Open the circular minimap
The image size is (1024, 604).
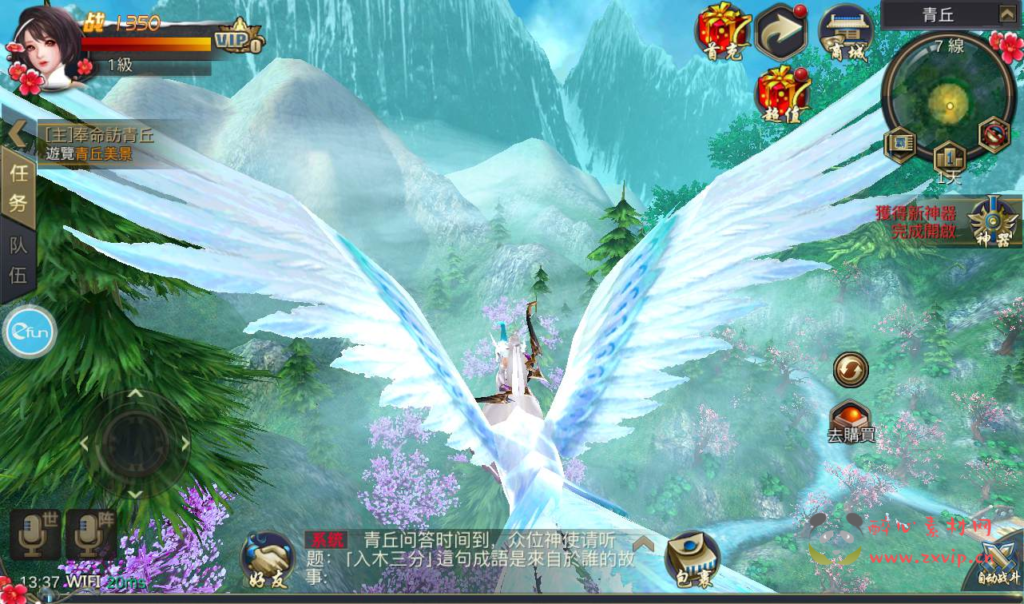(x=946, y=97)
